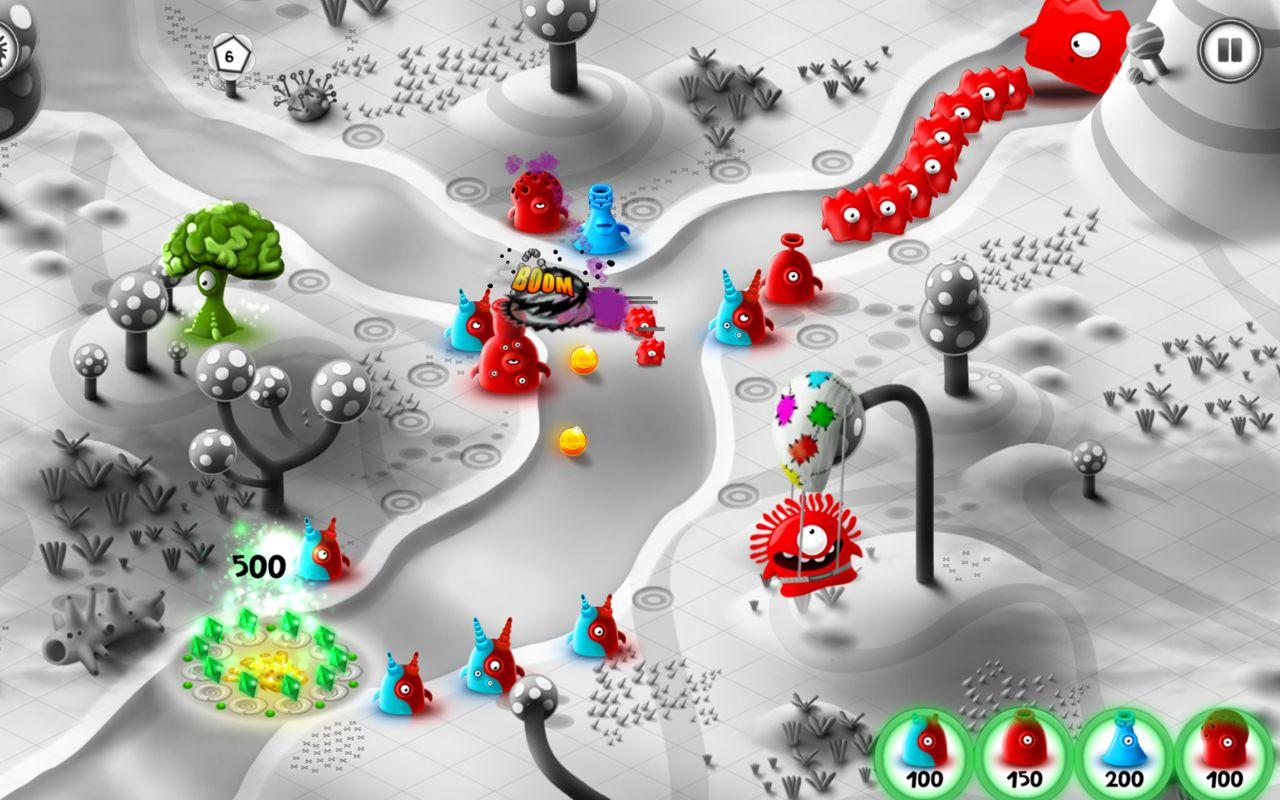Collect the upper gold coin on the path
This screenshot has width=1280, height=800.
582,360
